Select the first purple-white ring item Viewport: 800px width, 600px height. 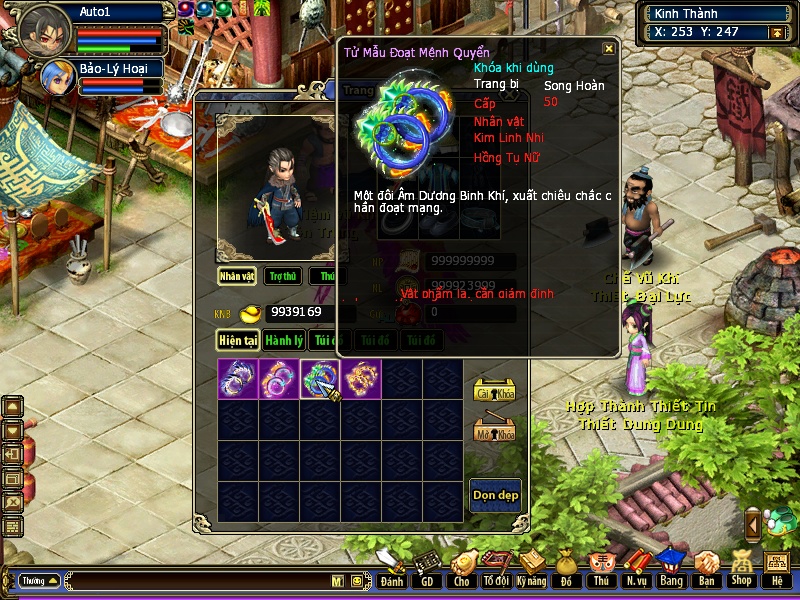(x=238, y=380)
